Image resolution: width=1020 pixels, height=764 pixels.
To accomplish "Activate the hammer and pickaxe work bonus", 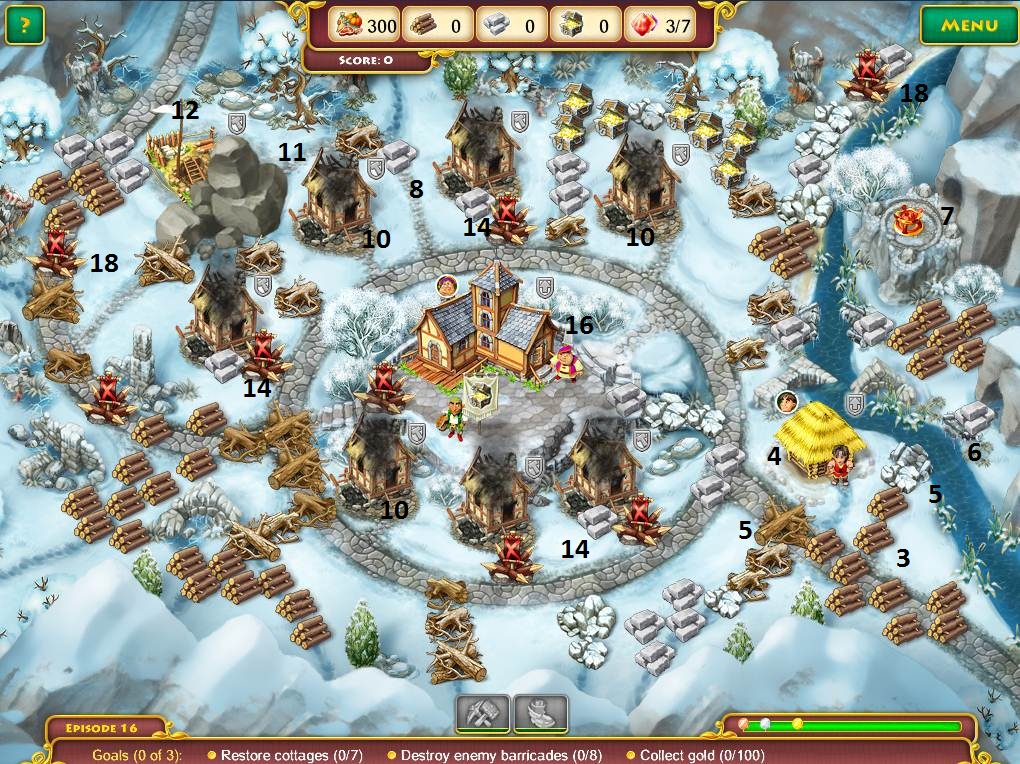I will [x=484, y=714].
